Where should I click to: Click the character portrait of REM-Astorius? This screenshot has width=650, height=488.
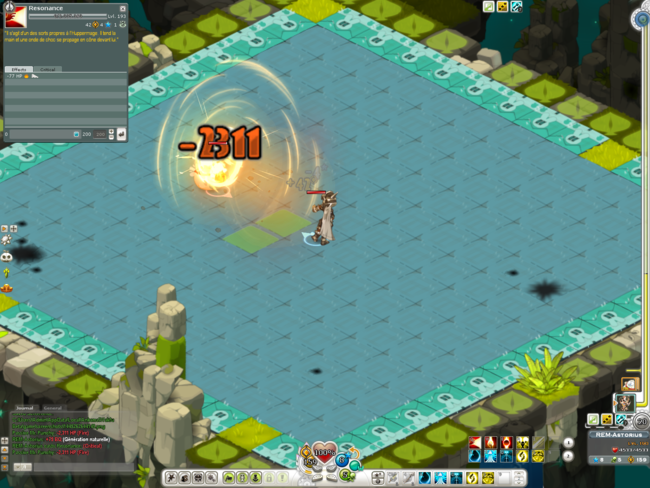pyautogui.click(x=624, y=402)
